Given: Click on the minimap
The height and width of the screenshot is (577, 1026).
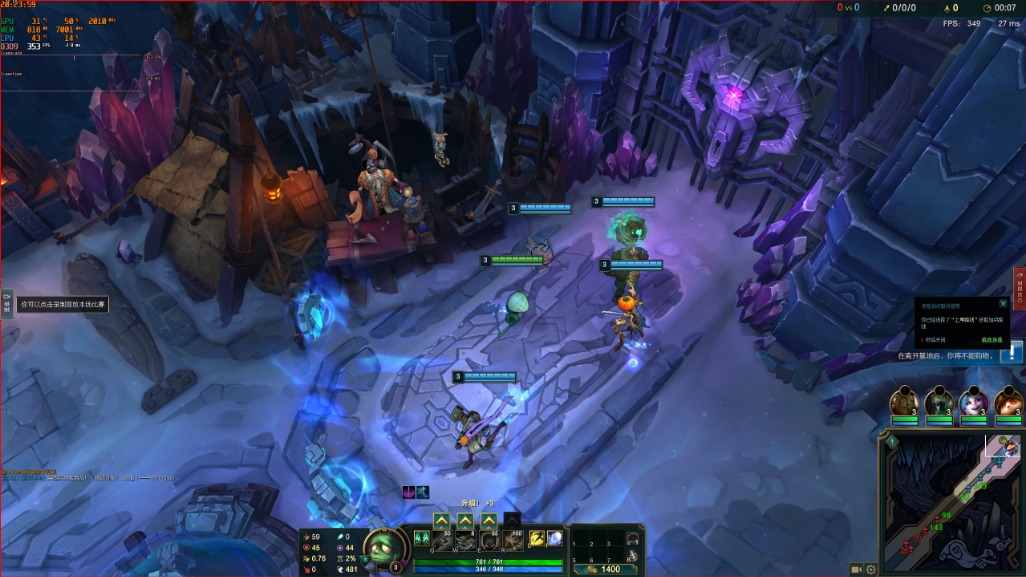Looking at the screenshot, I should [950, 500].
